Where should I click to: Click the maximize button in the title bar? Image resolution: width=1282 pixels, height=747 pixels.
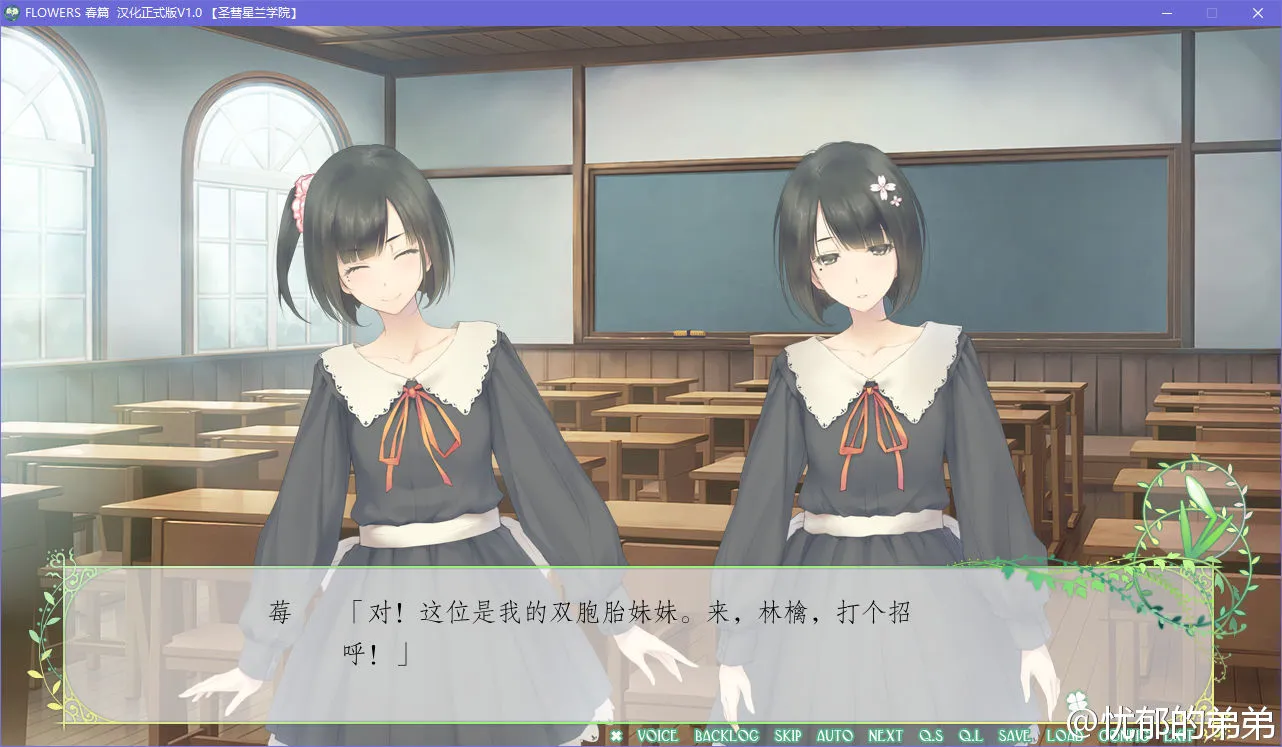coord(1212,13)
